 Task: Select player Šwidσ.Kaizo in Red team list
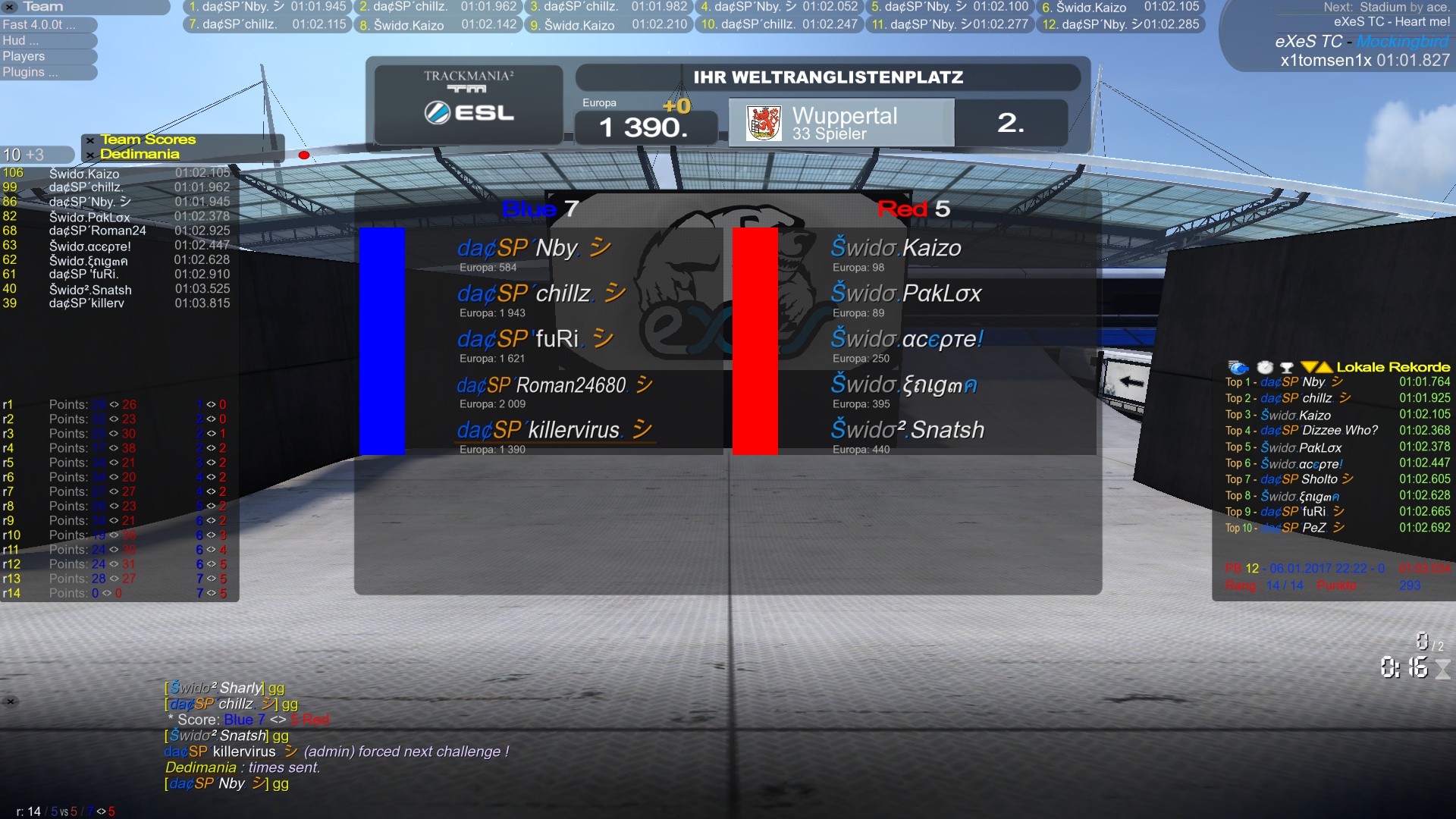[x=896, y=248]
